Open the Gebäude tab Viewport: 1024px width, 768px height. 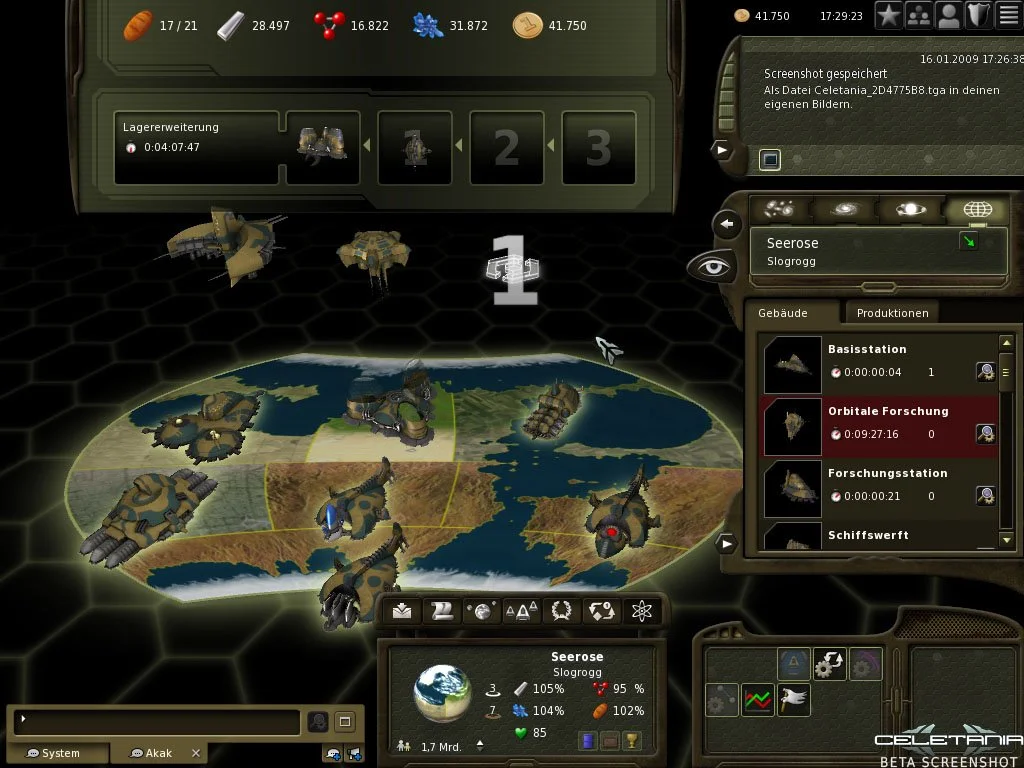tap(783, 313)
